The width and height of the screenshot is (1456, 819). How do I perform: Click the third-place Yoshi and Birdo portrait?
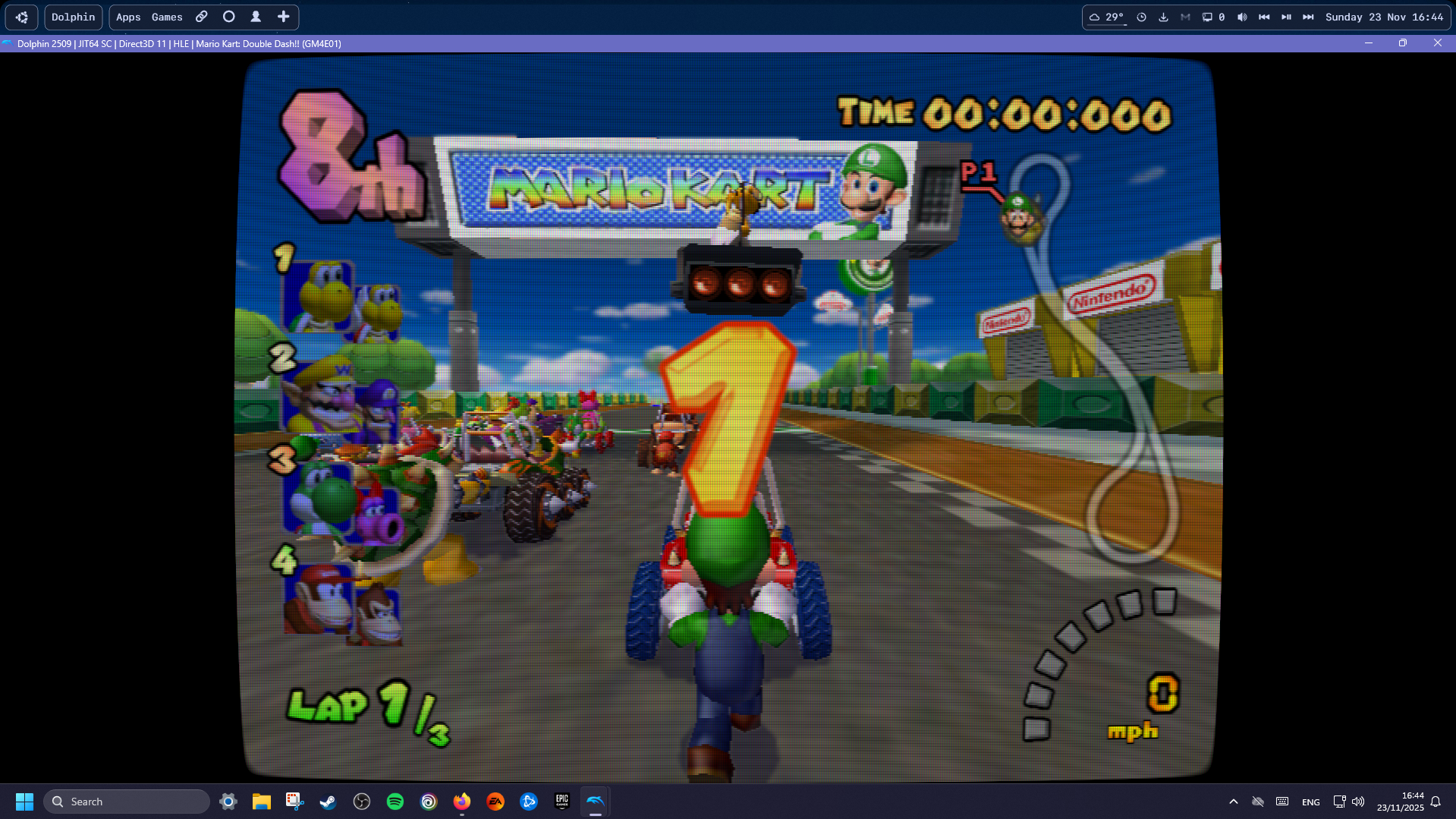click(x=341, y=499)
